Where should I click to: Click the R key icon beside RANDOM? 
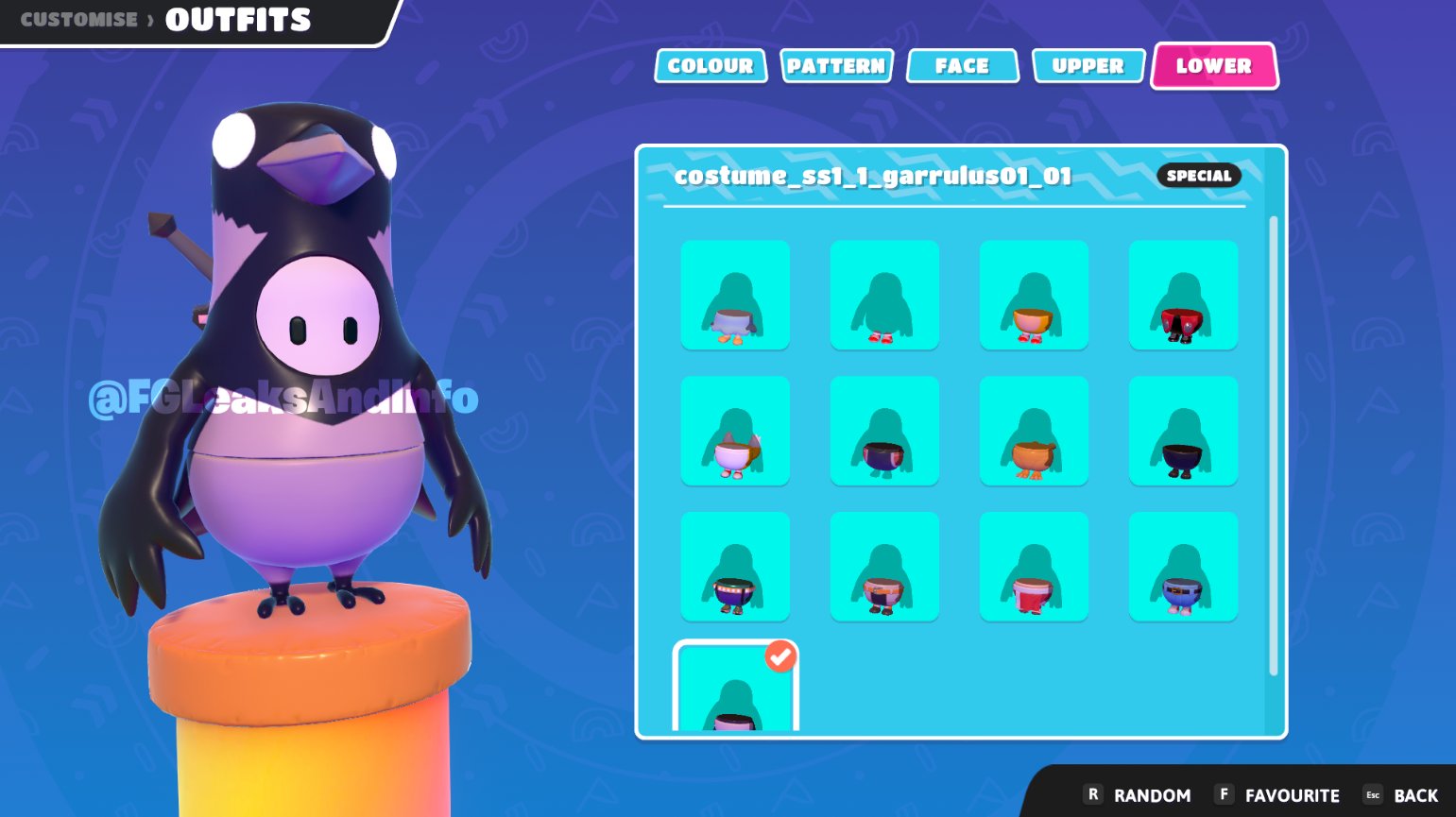pyautogui.click(x=1095, y=795)
